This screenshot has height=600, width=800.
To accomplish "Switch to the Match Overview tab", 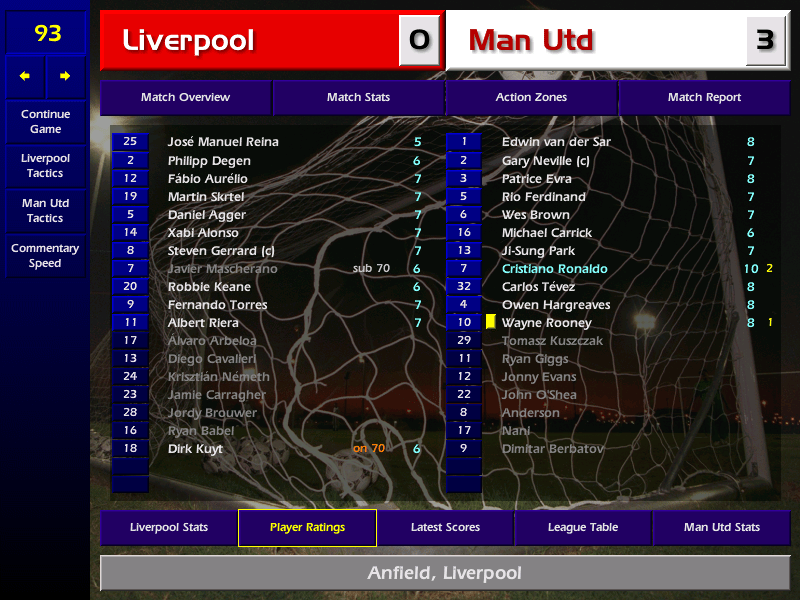I will 185,98.
